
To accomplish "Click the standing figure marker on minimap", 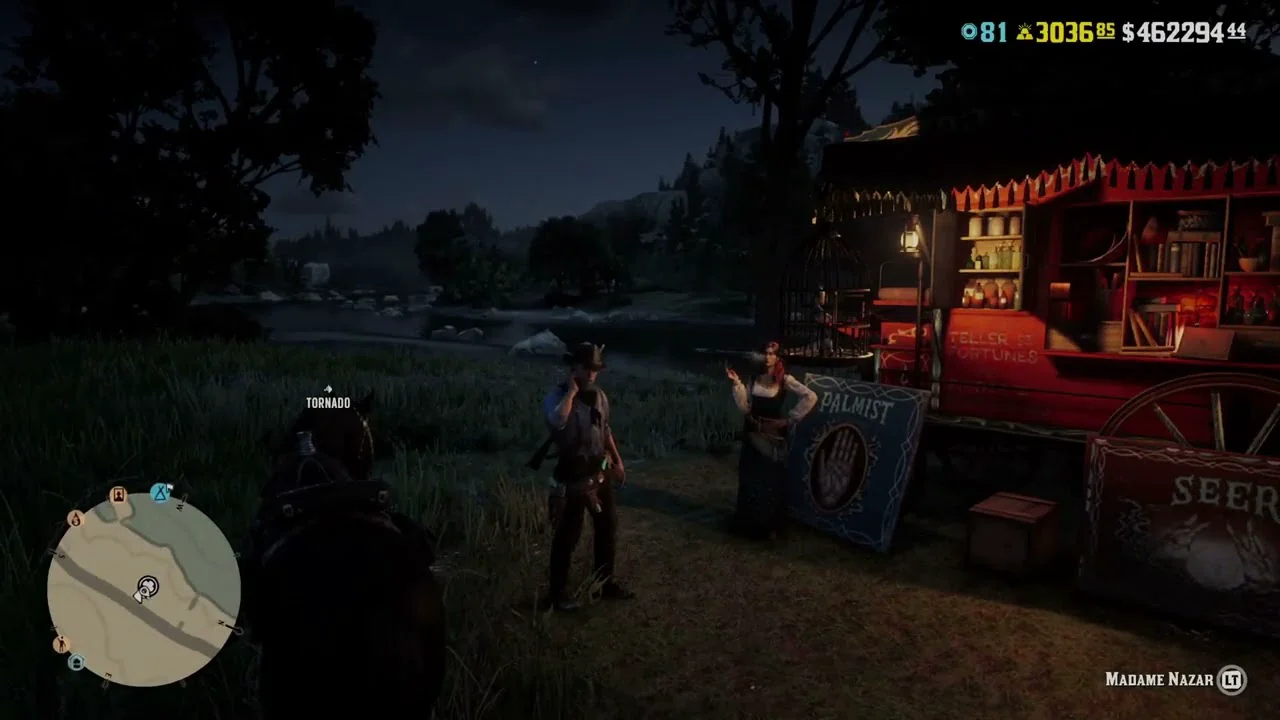I will tap(60, 644).
